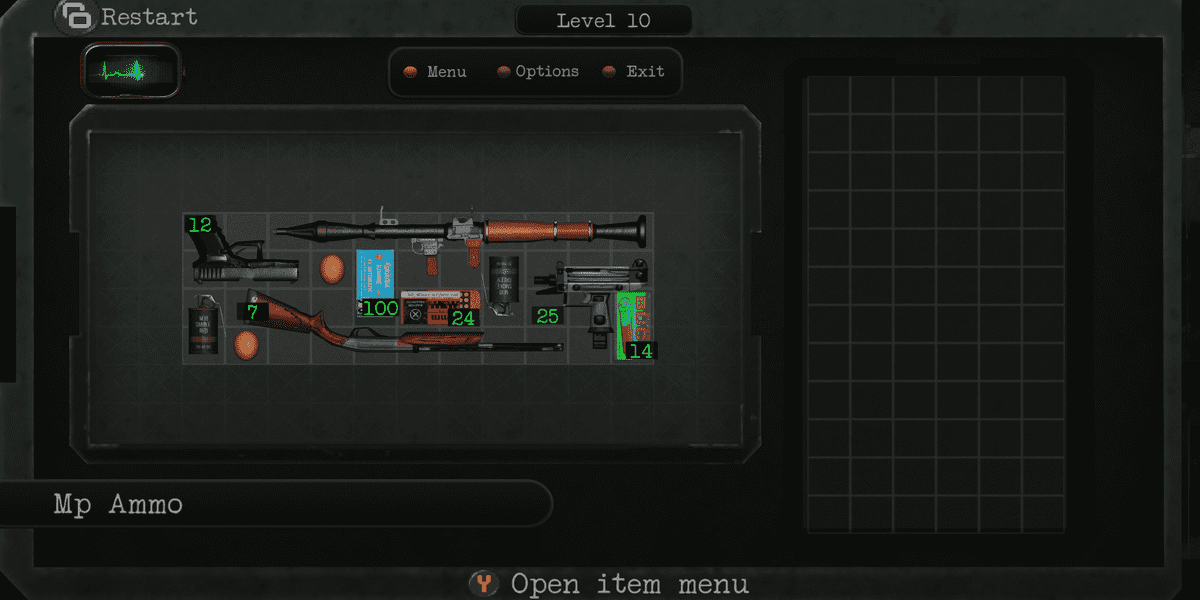Choose Exit in the top bar

[x=635, y=72]
